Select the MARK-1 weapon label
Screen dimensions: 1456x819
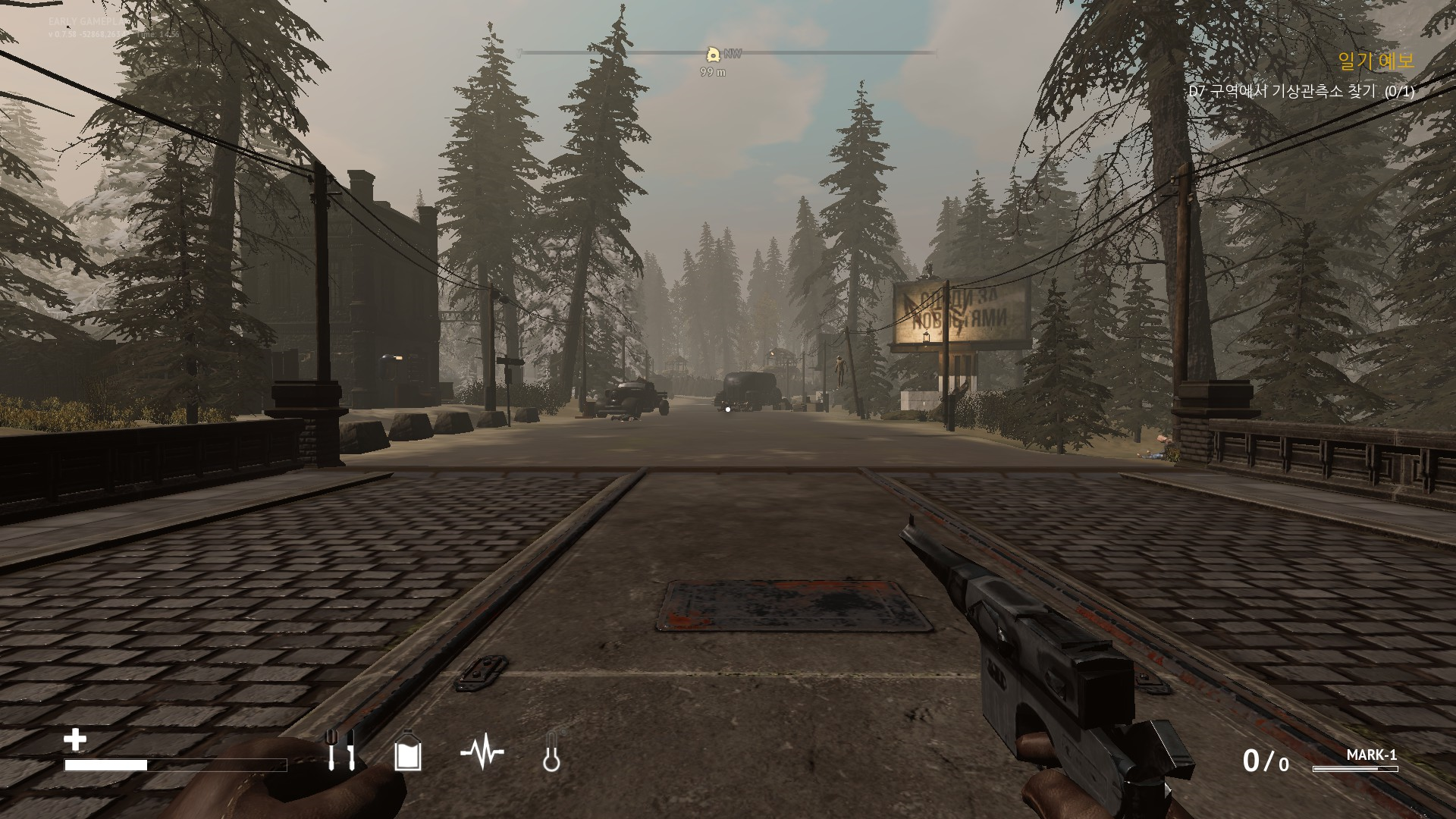pyautogui.click(x=1371, y=755)
